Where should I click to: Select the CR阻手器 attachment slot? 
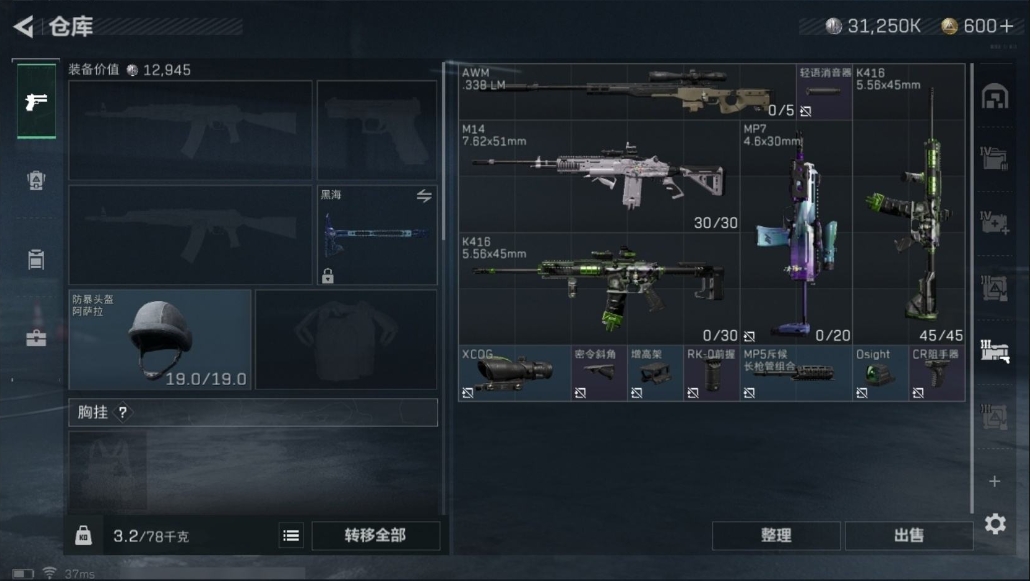936,373
